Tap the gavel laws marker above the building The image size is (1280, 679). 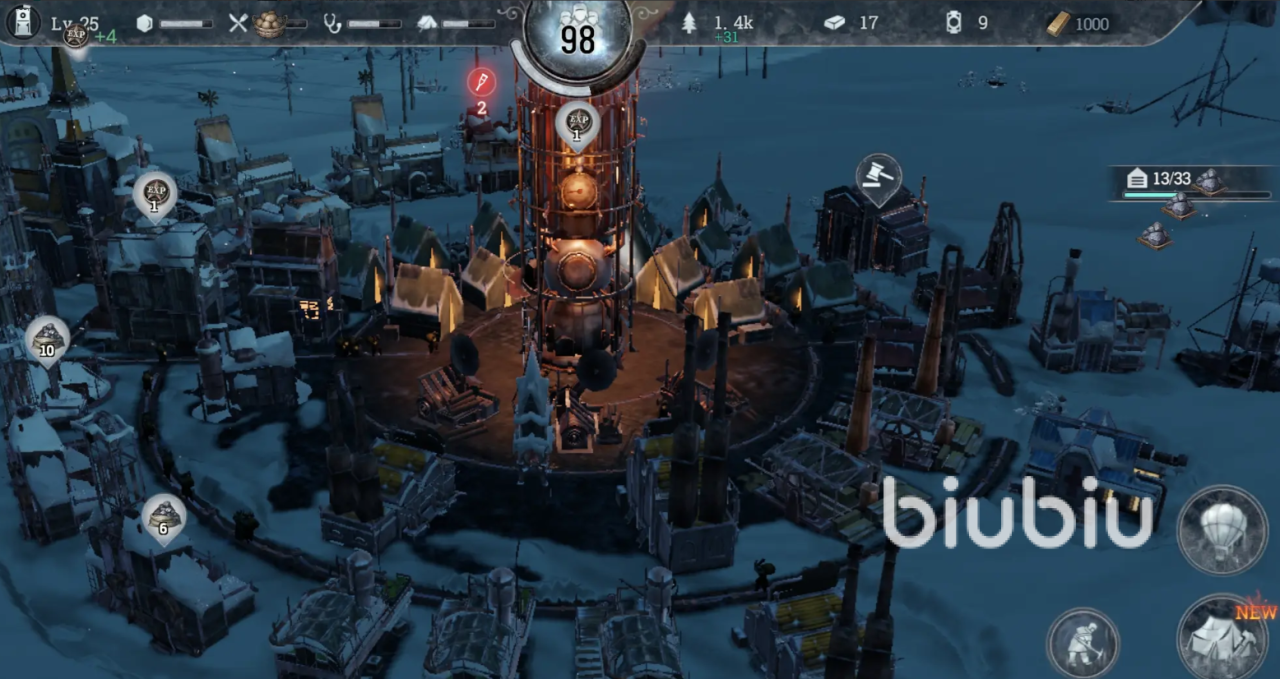point(878,177)
